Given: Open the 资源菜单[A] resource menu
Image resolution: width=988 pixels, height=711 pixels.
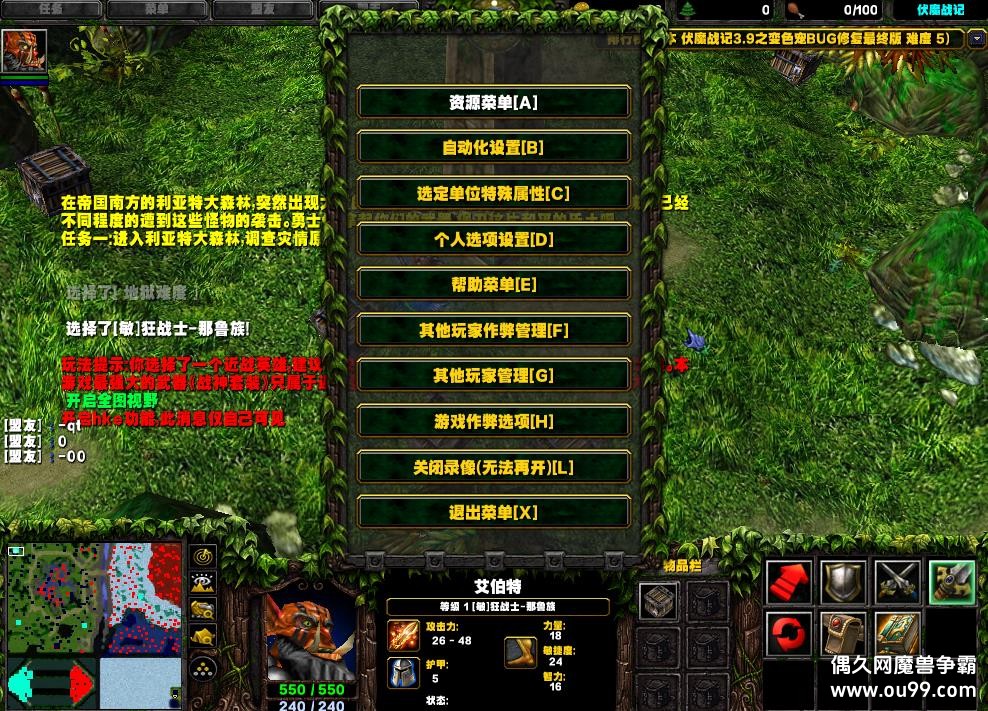Looking at the screenshot, I should tap(494, 102).
